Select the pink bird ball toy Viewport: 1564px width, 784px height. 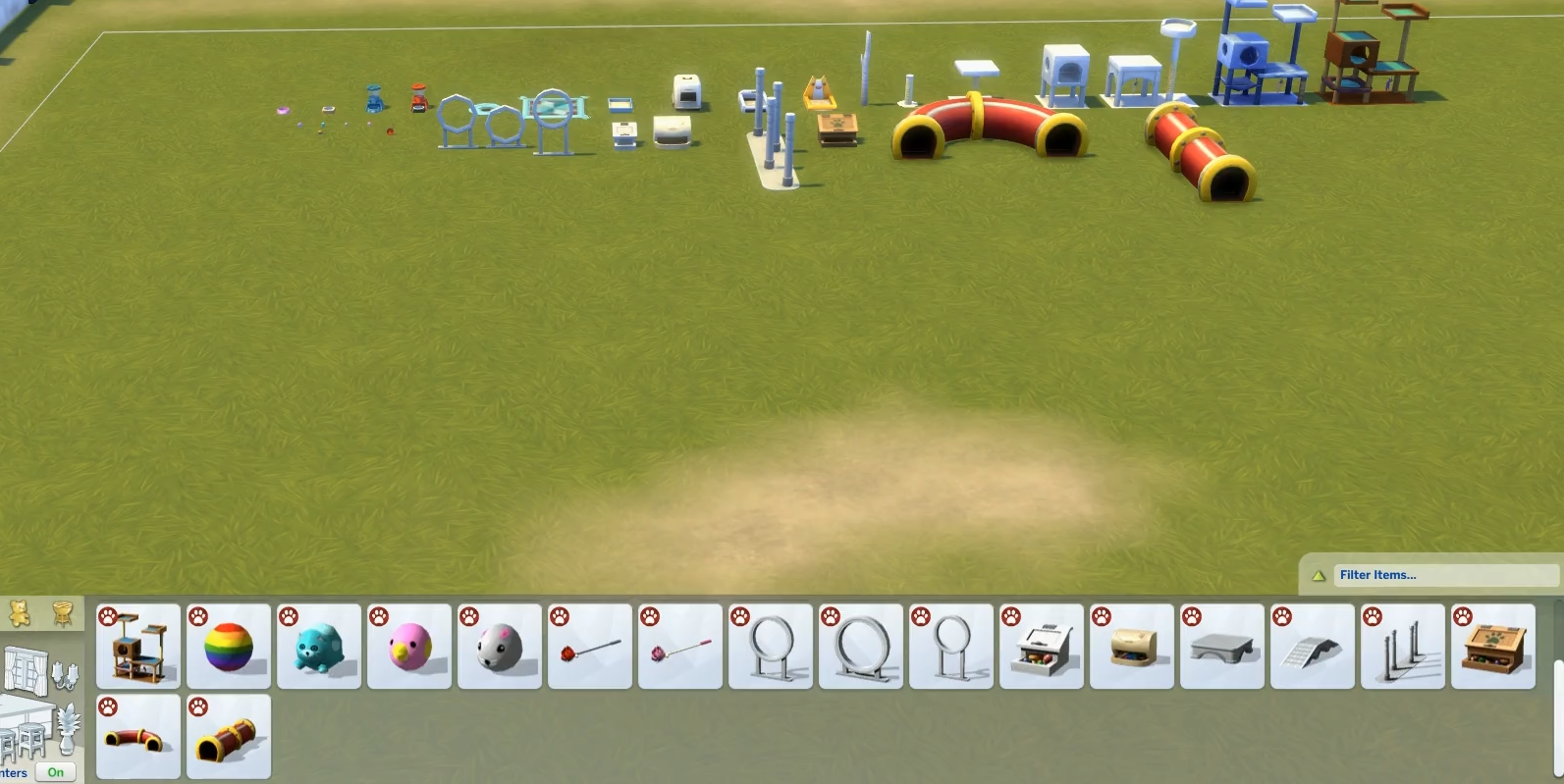point(409,647)
